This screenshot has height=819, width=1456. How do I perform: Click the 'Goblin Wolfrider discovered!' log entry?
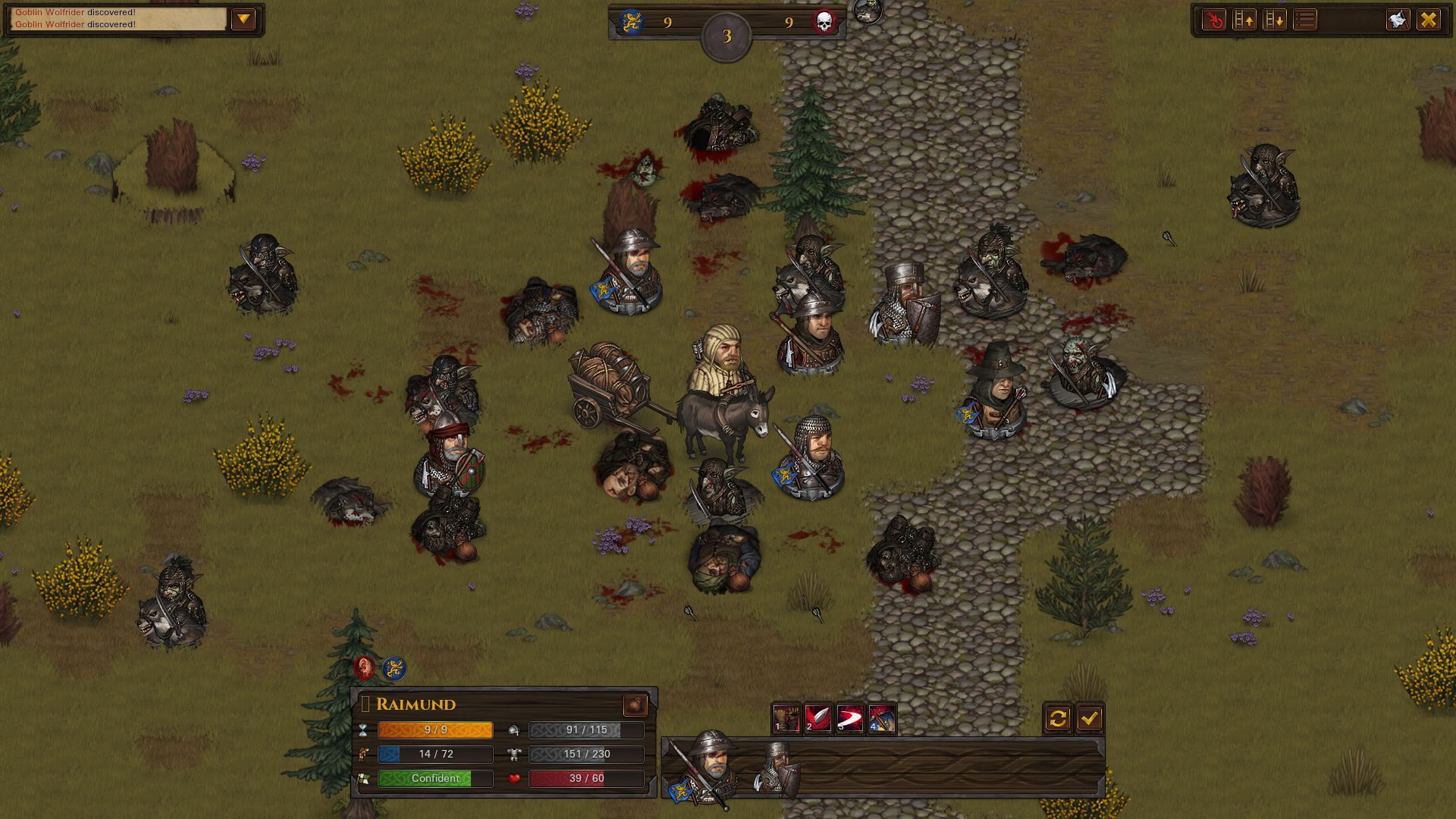pyautogui.click(x=76, y=14)
